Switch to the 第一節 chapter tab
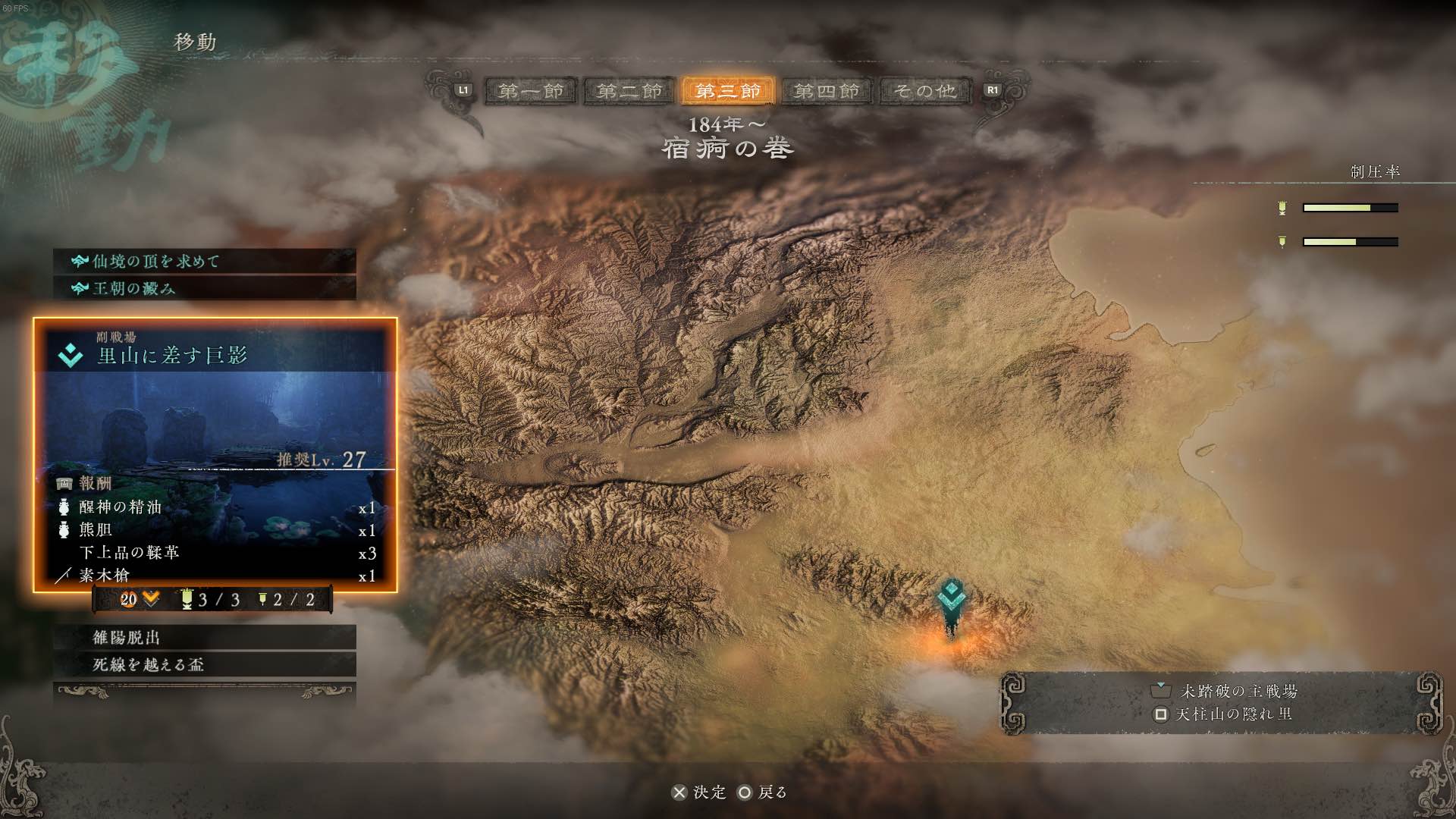The image size is (1456, 819). tap(531, 91)
